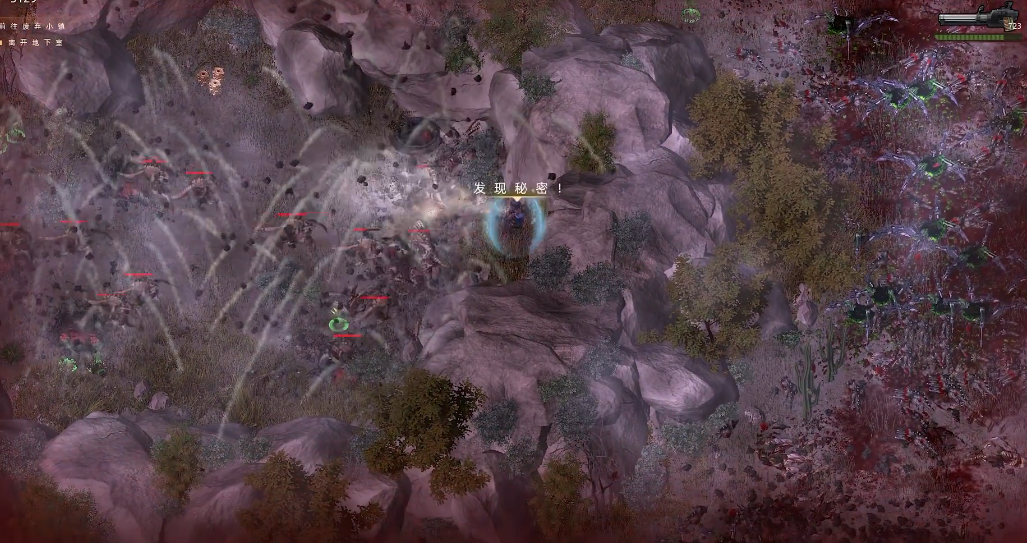Click the '前往废弃小镇' objective entry
Viewport: 1027px width, 543px height.
(30, 27)
